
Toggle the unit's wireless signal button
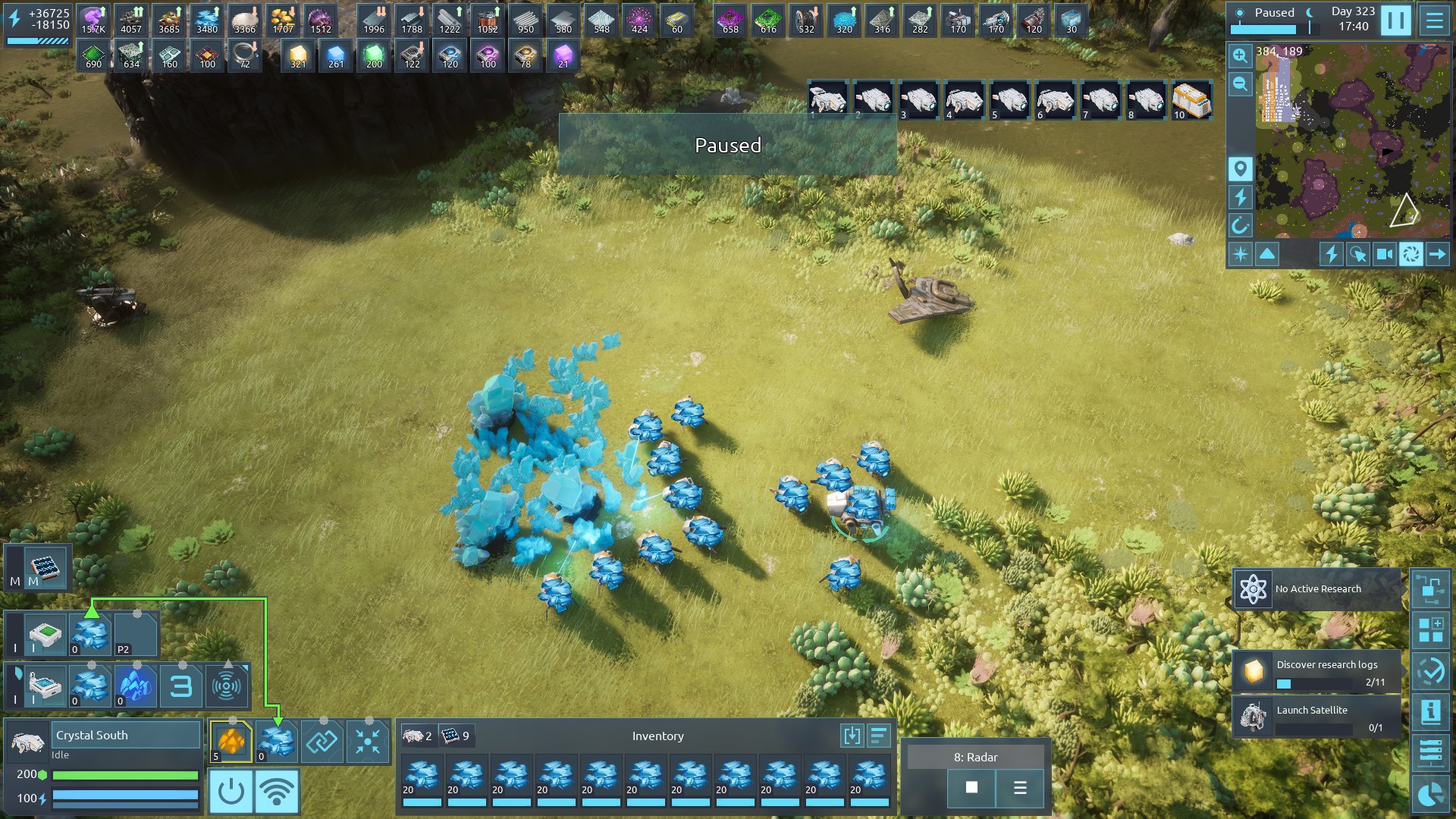click(277, 792)
